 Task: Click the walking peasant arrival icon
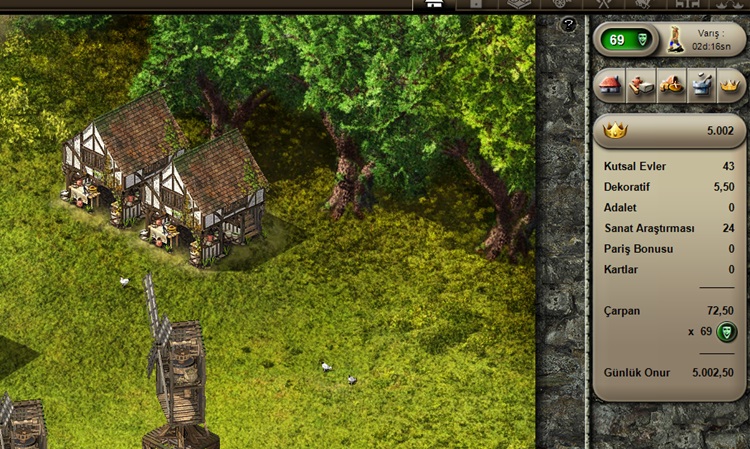coord(675,39)
